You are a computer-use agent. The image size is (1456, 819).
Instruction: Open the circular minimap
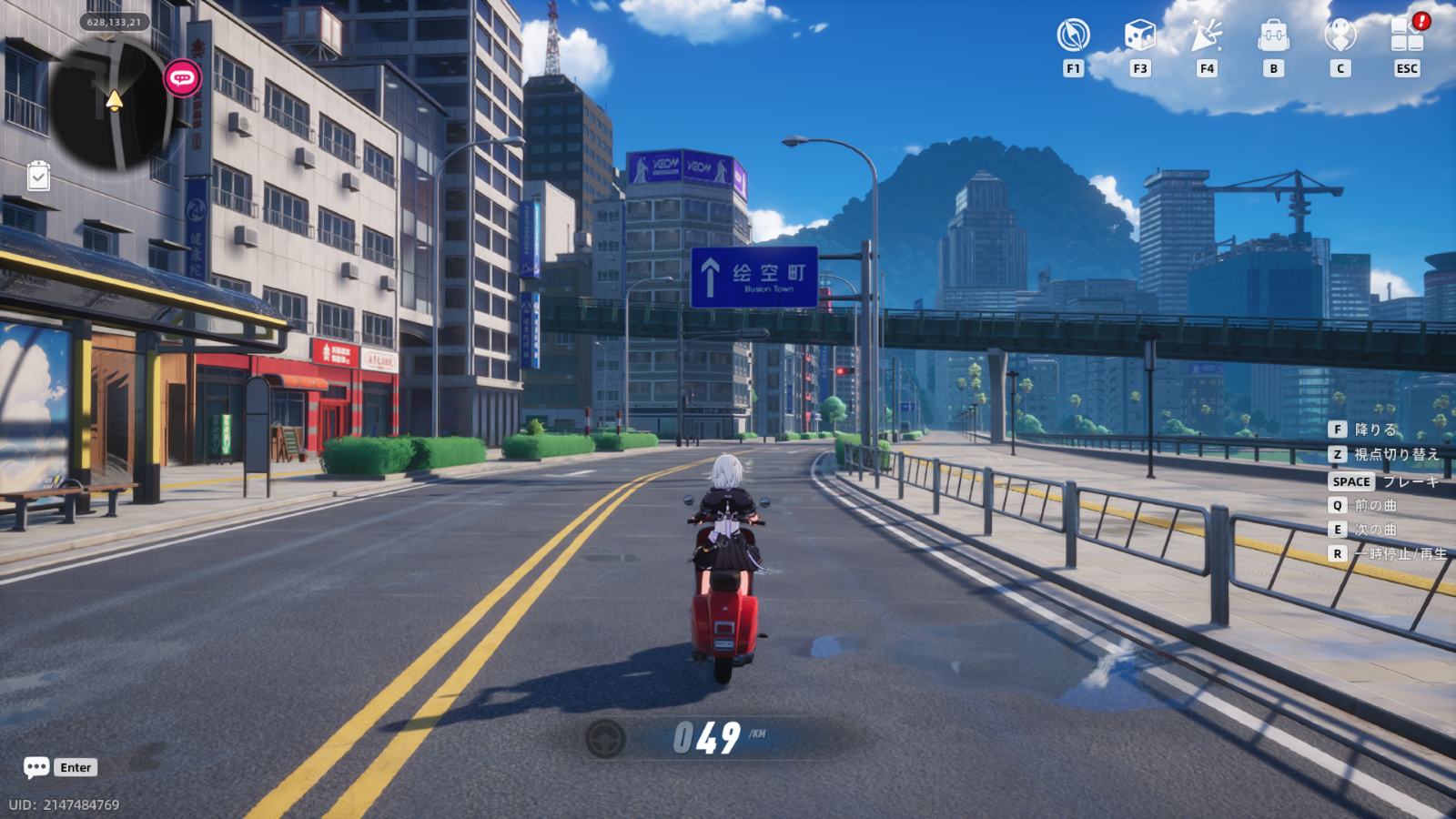pyautogui.click(x=111, y=102)
